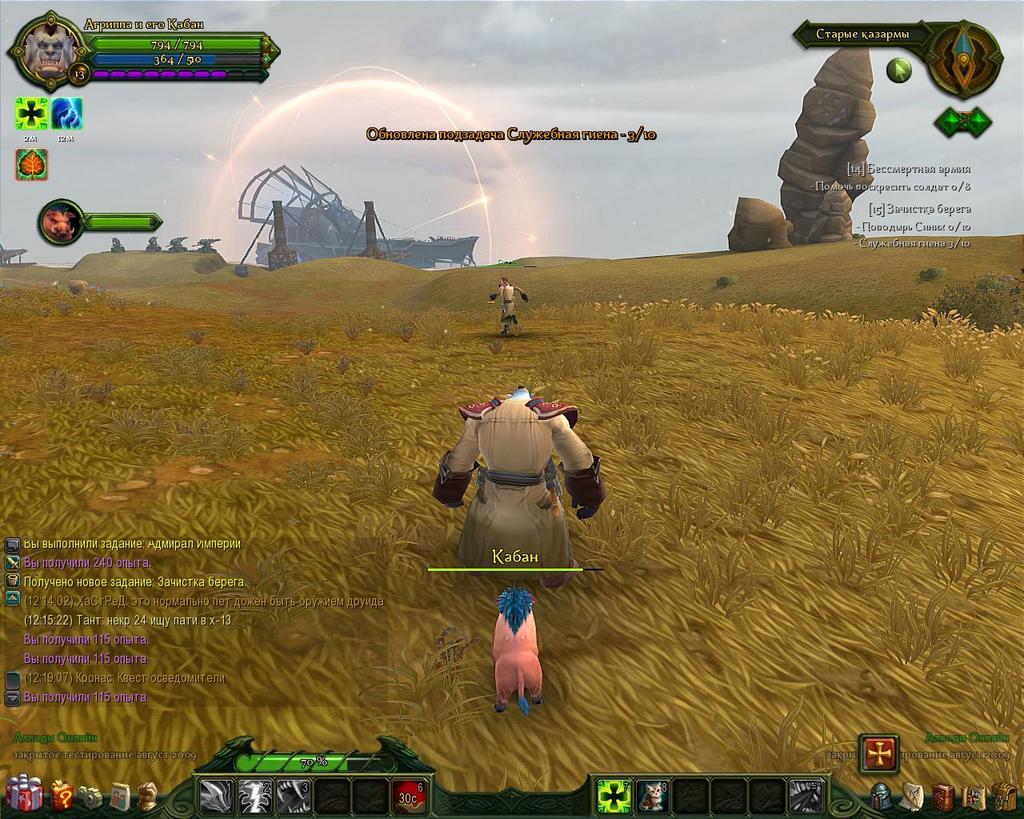Click the green arrow button near the compass
This screenshot has width=1024, height=819.
899,70
